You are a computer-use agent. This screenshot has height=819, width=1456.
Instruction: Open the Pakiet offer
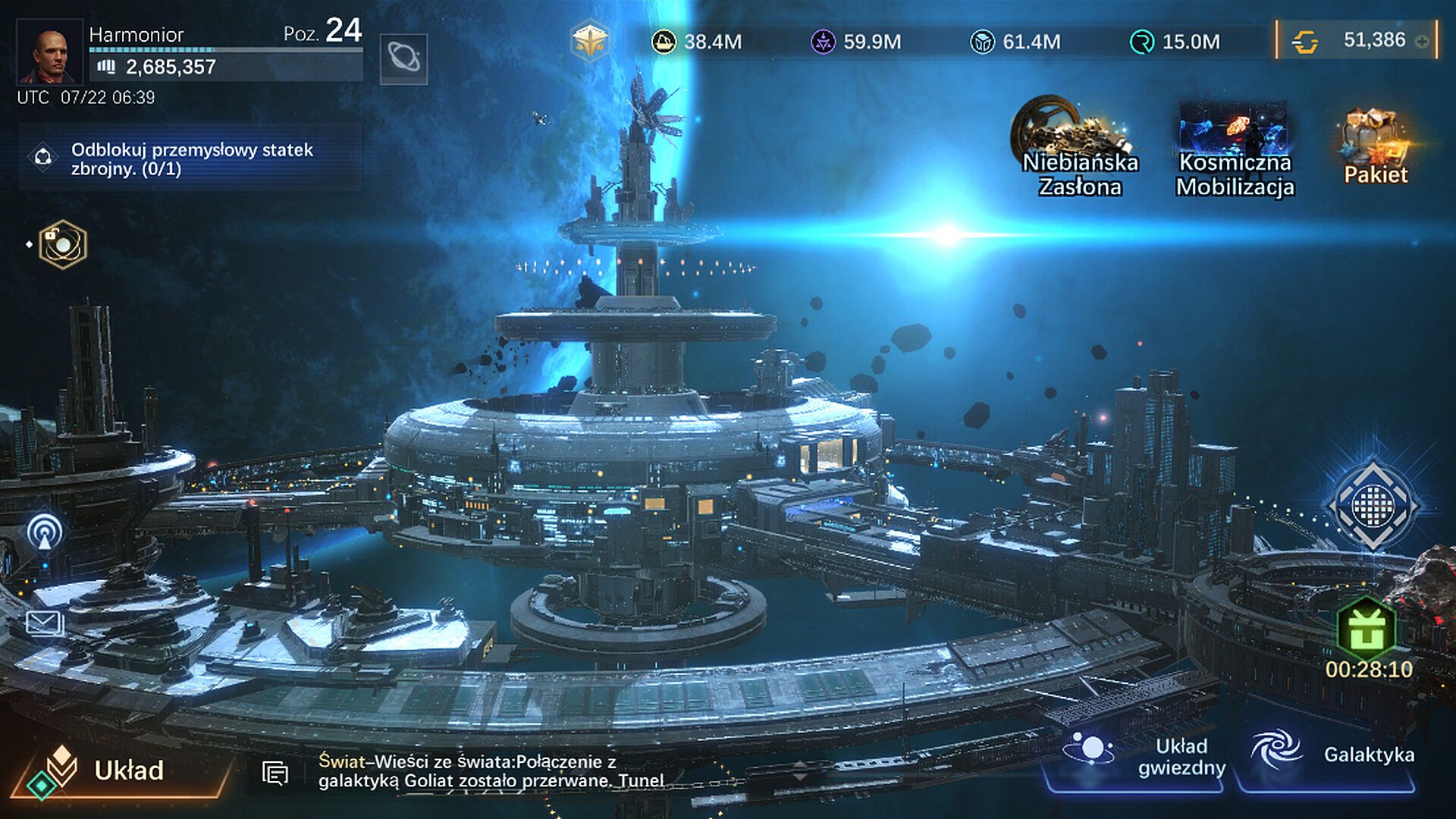(x=1375, y=147)
